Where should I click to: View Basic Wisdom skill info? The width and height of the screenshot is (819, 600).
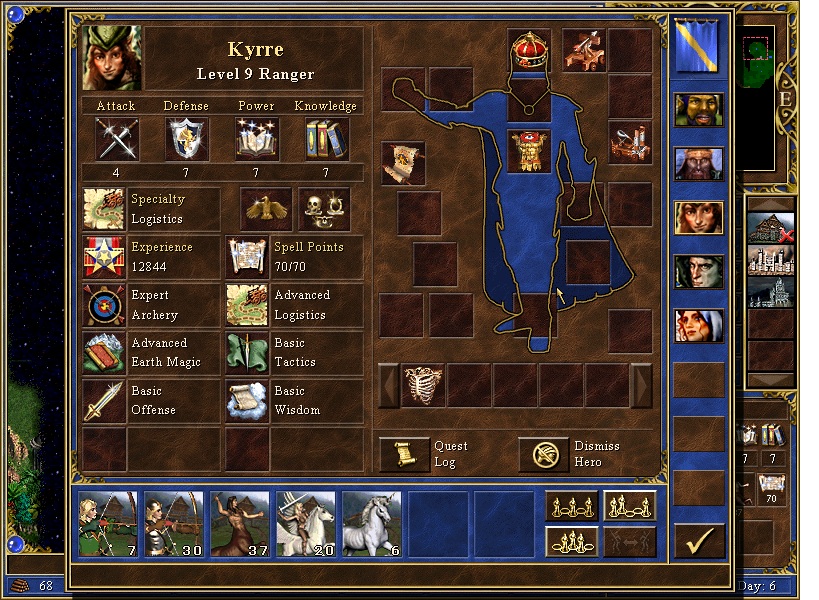coord(246,401)
